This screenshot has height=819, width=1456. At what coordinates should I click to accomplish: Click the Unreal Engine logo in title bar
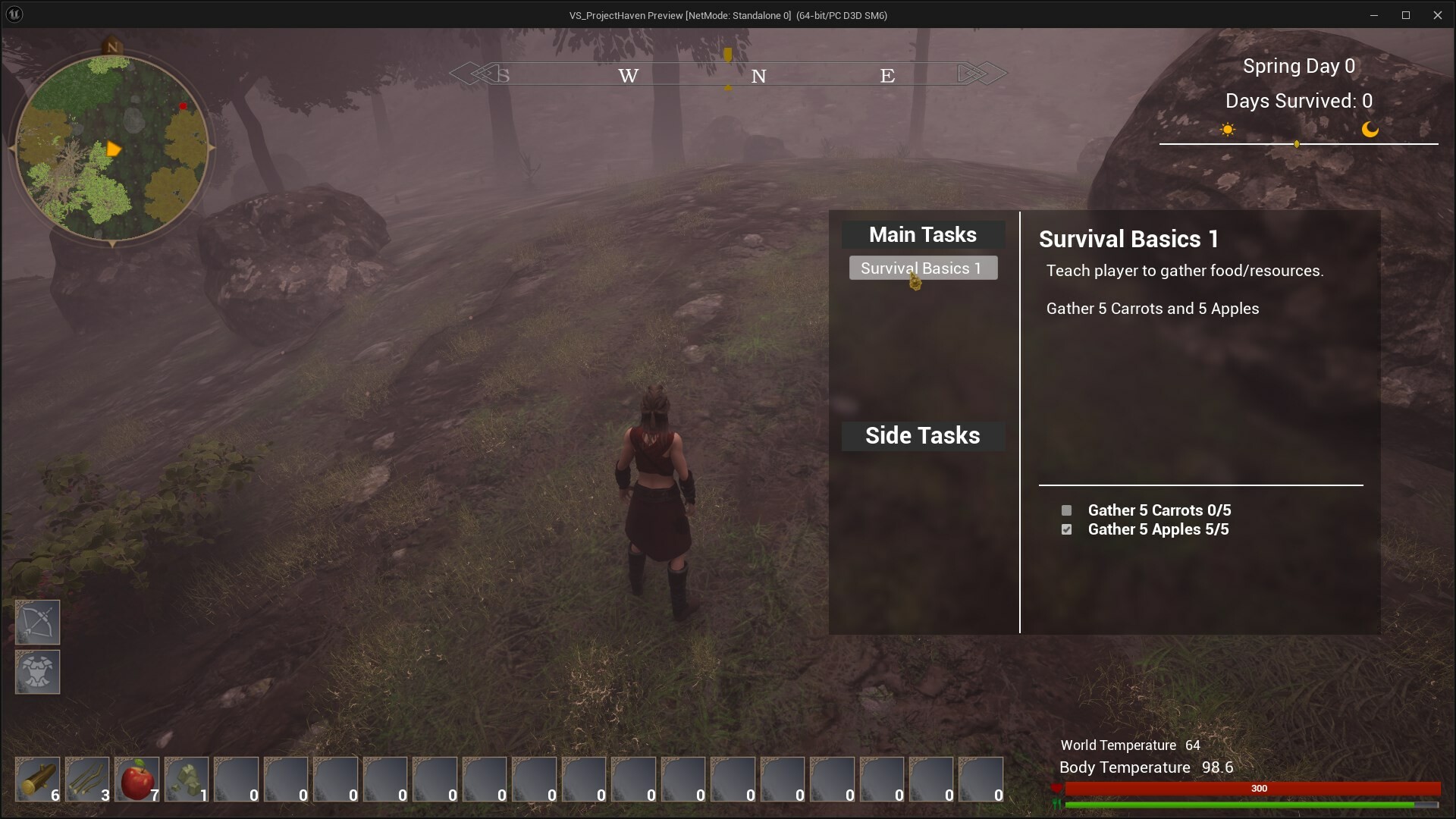pos(14,14)
